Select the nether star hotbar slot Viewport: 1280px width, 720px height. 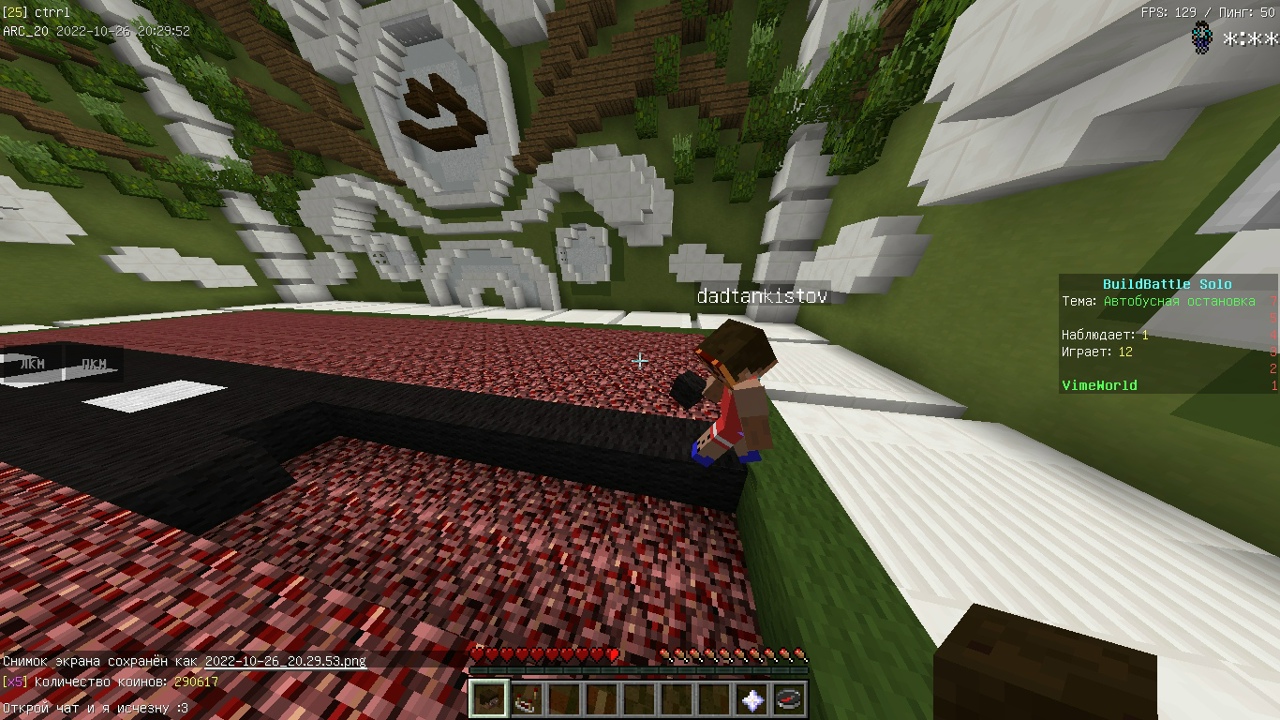tap(751, 700)
